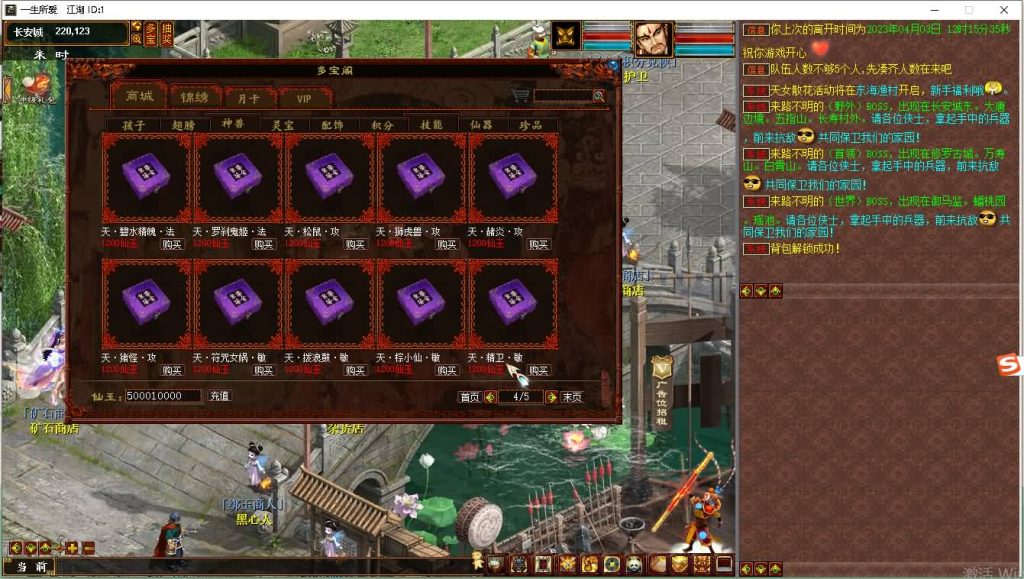Select the VIP tab
Screen dimensions: 1024x579
click(304, 98)
